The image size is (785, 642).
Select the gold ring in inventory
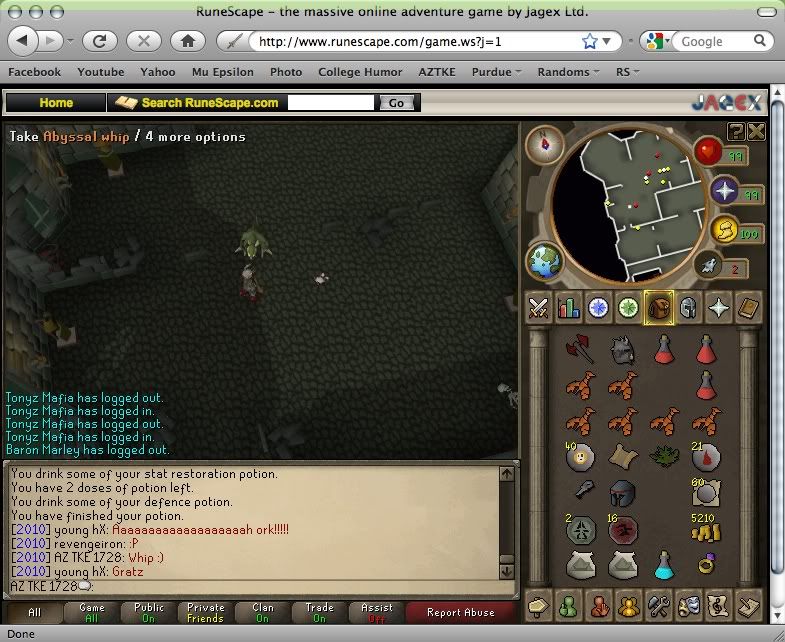707,564
